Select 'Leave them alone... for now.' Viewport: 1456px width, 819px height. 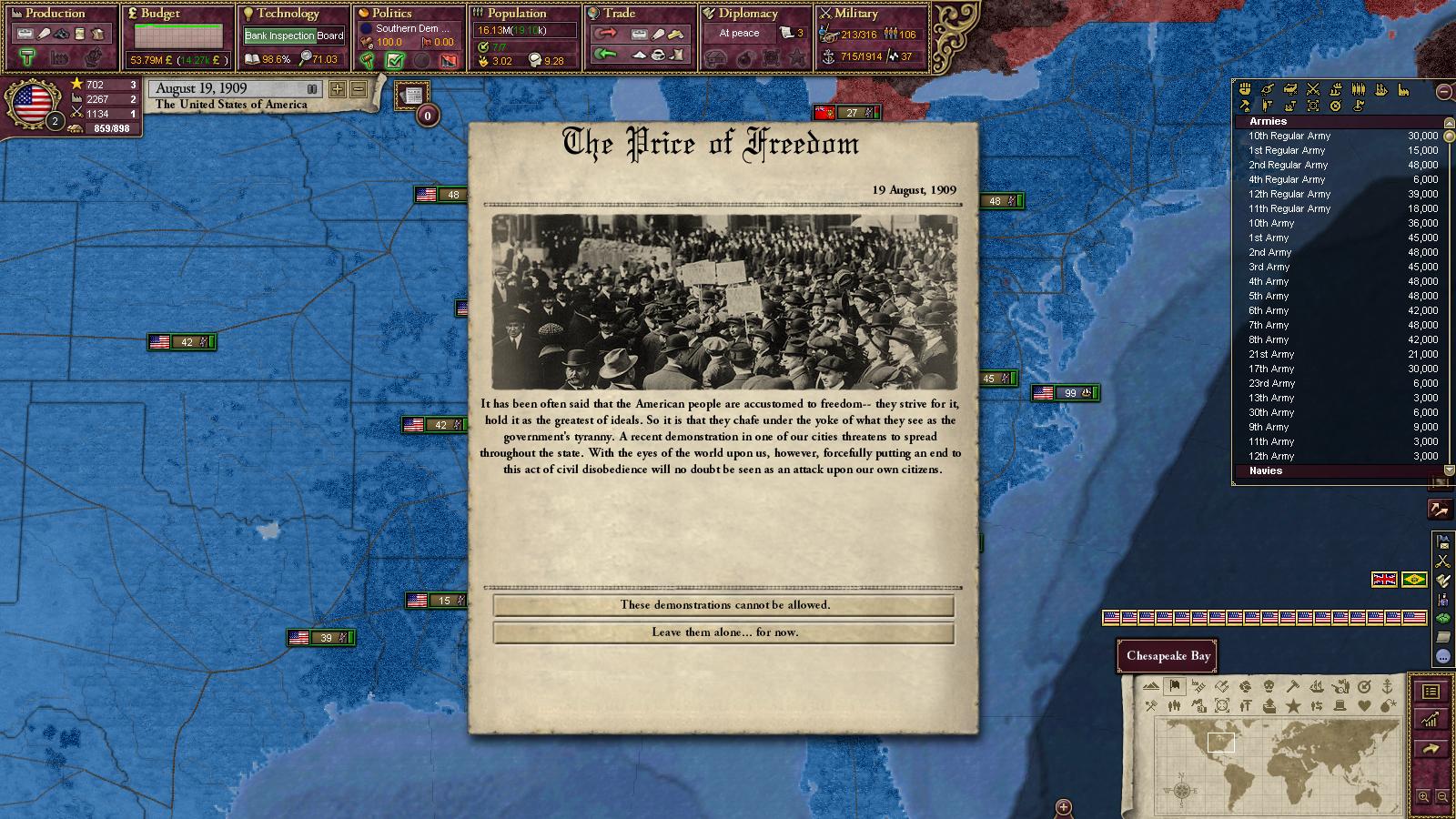coord(724,632)
